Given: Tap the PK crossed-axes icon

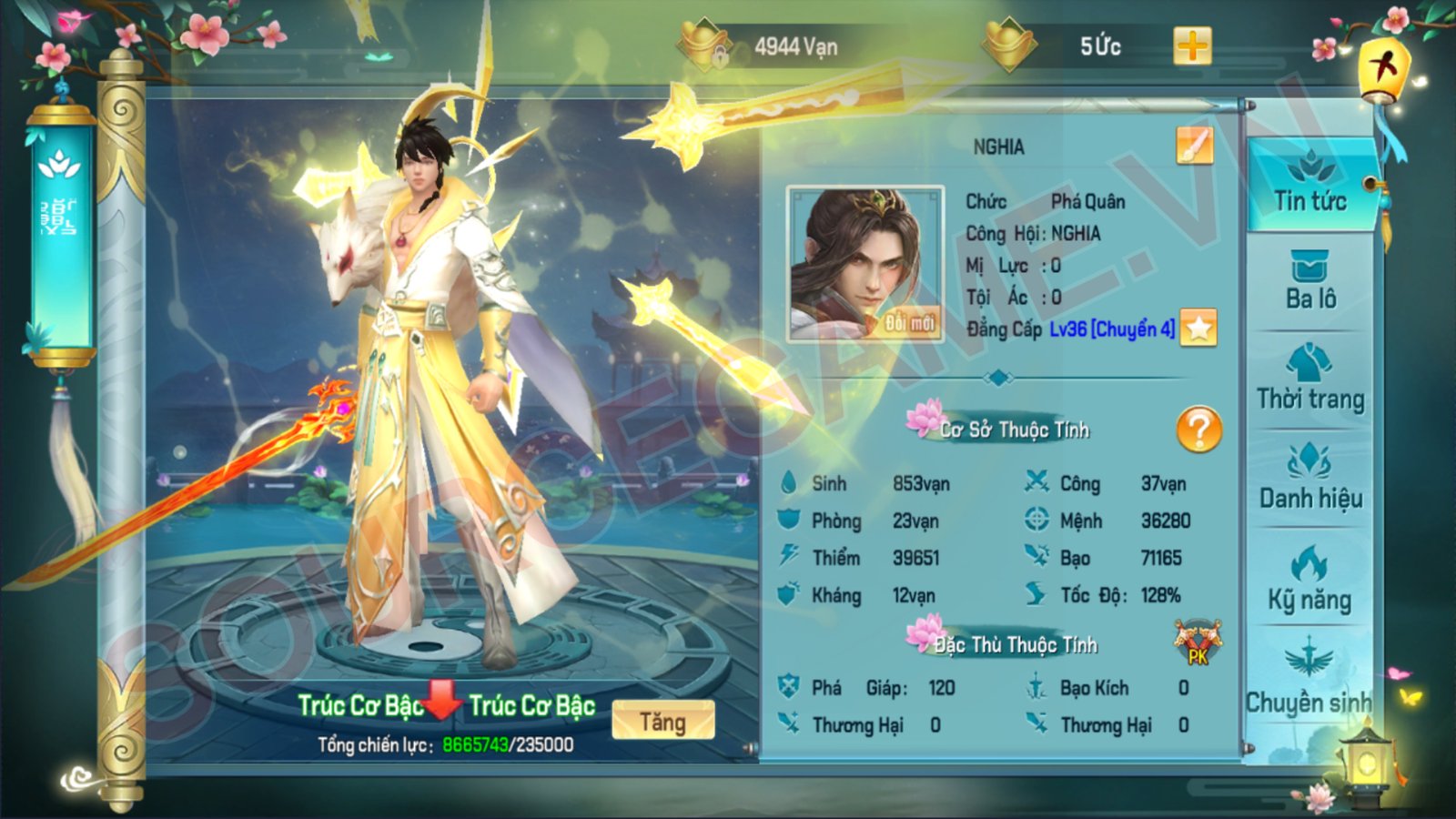Looking at the screenshot, I should tap(1198, 642).
